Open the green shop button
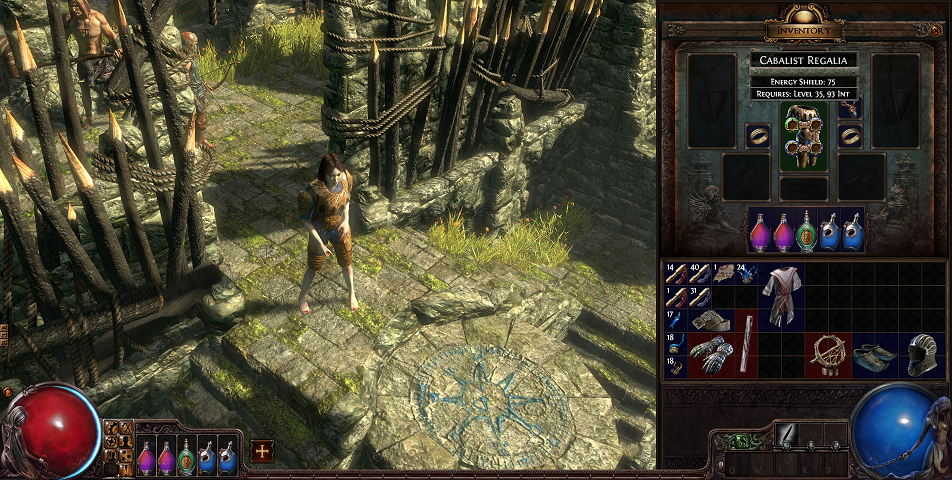Screen dimensions: 952x480 (742, 440)
